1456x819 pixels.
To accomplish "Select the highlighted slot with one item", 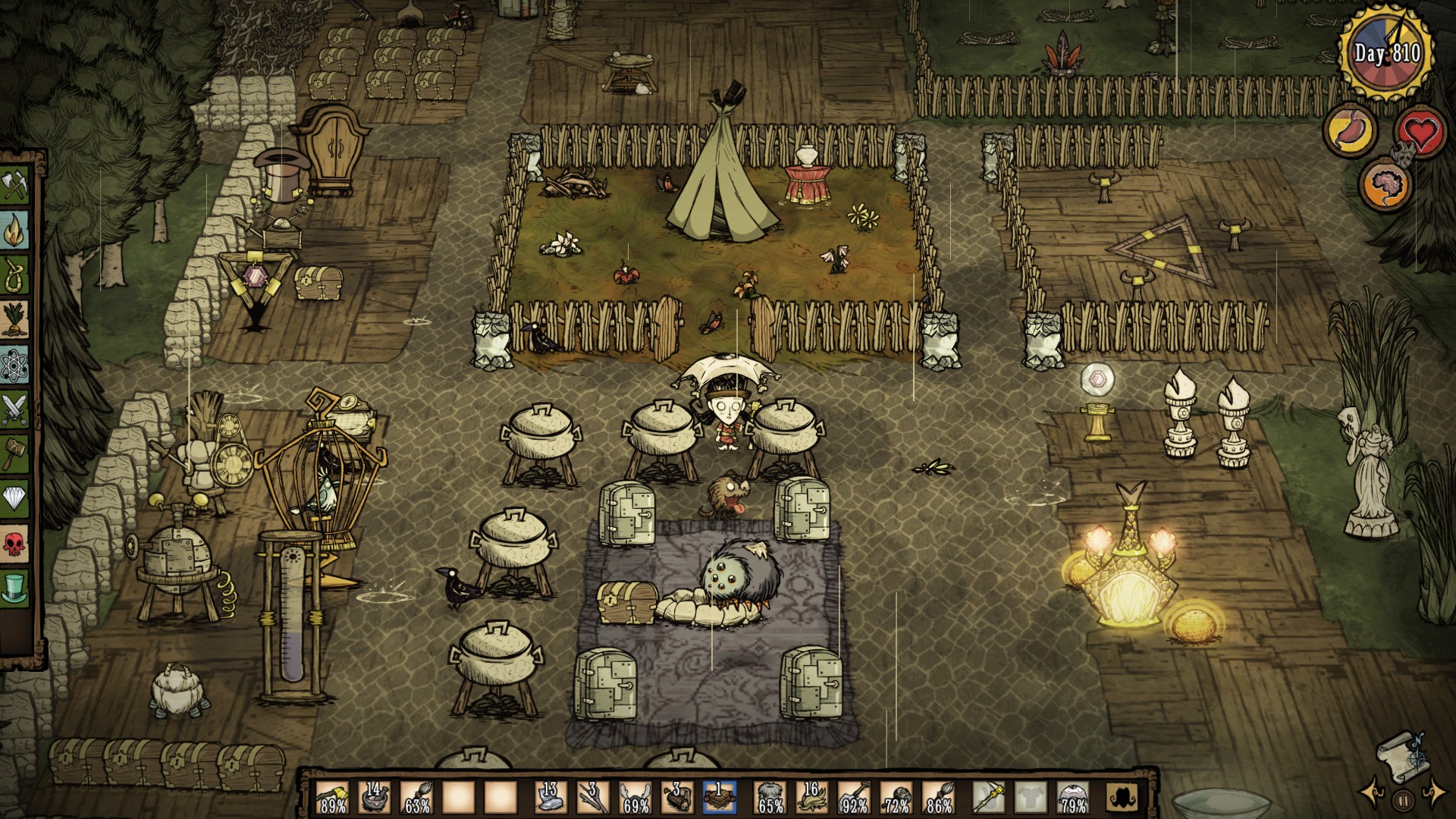I will point(719,798).
